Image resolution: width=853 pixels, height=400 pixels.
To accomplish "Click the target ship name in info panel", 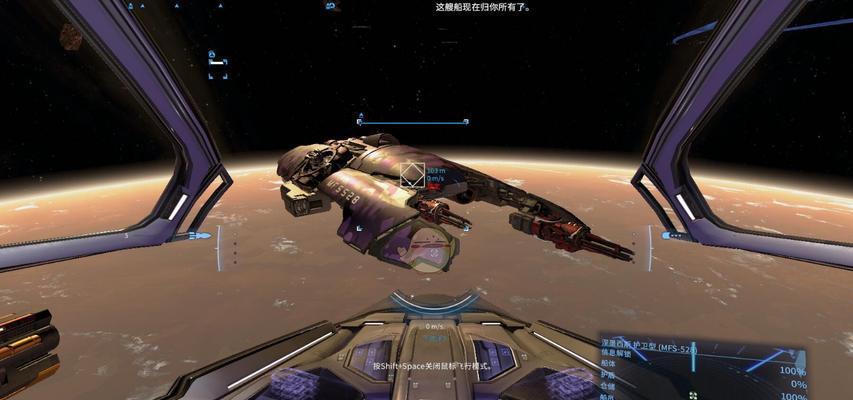I will [x=652, y=348].
